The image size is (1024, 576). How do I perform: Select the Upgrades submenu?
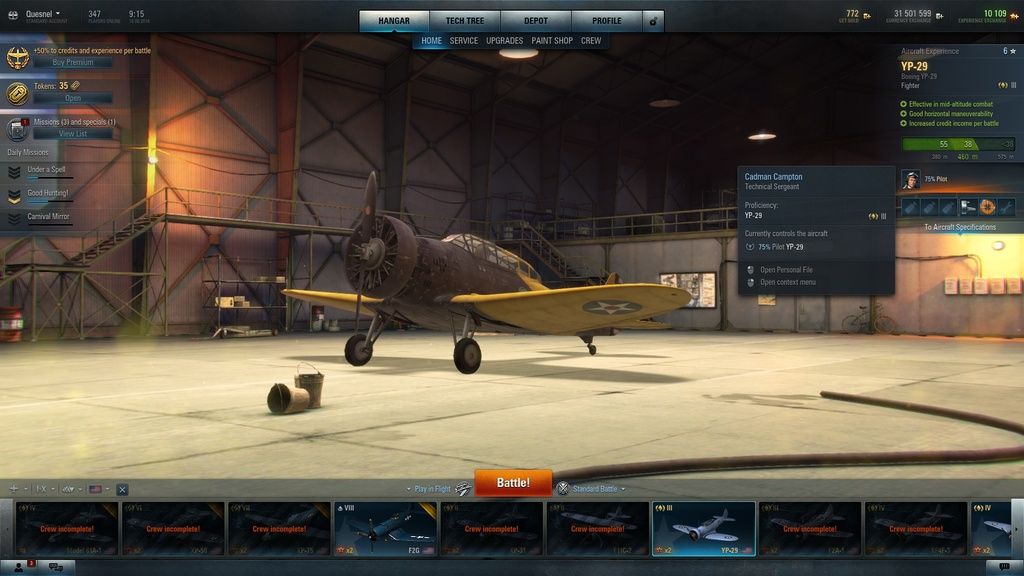[504, 41]
